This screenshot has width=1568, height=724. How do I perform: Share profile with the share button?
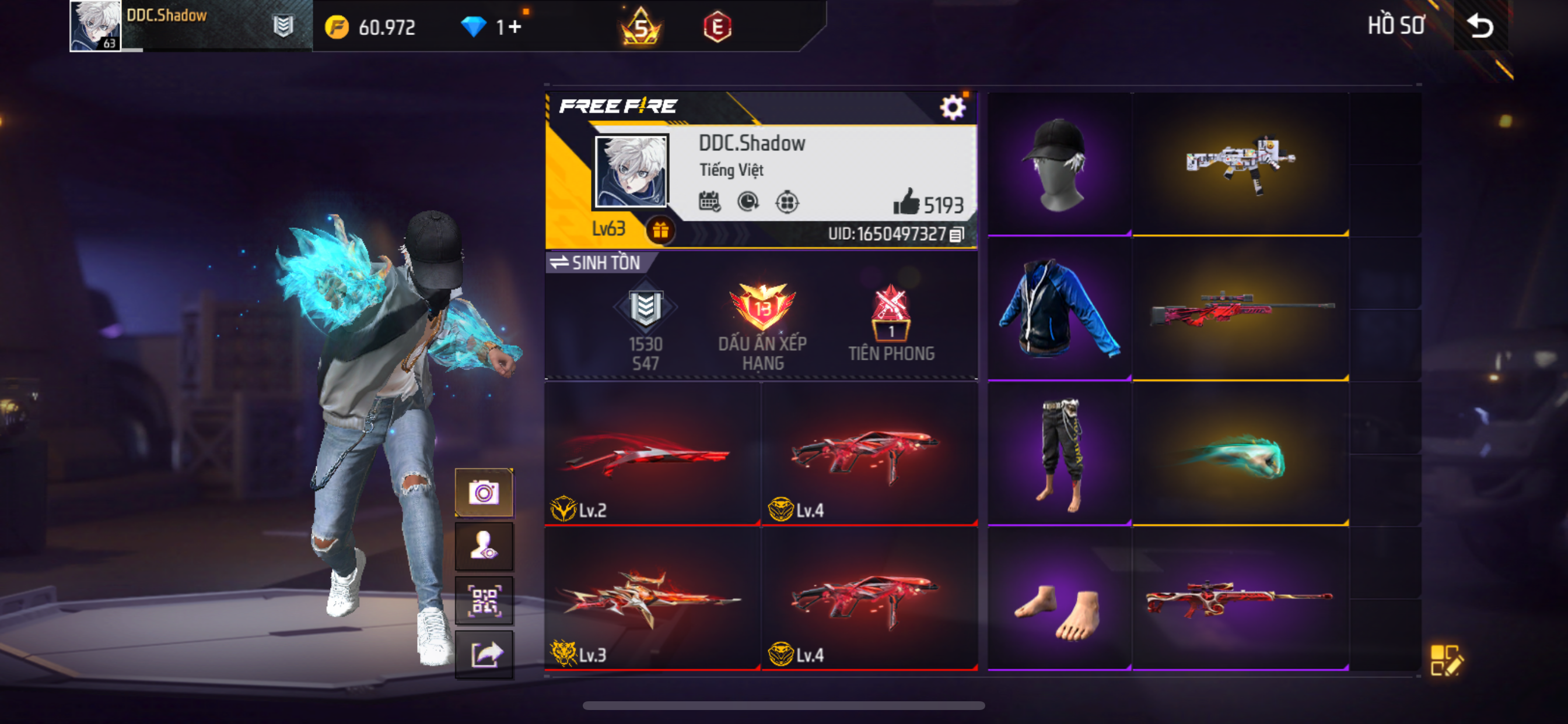484,655
